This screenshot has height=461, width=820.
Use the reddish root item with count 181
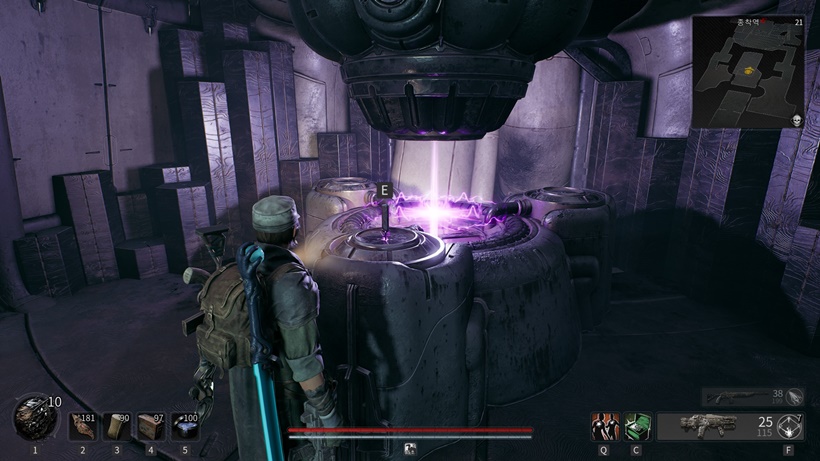click(x=83, y=427)
